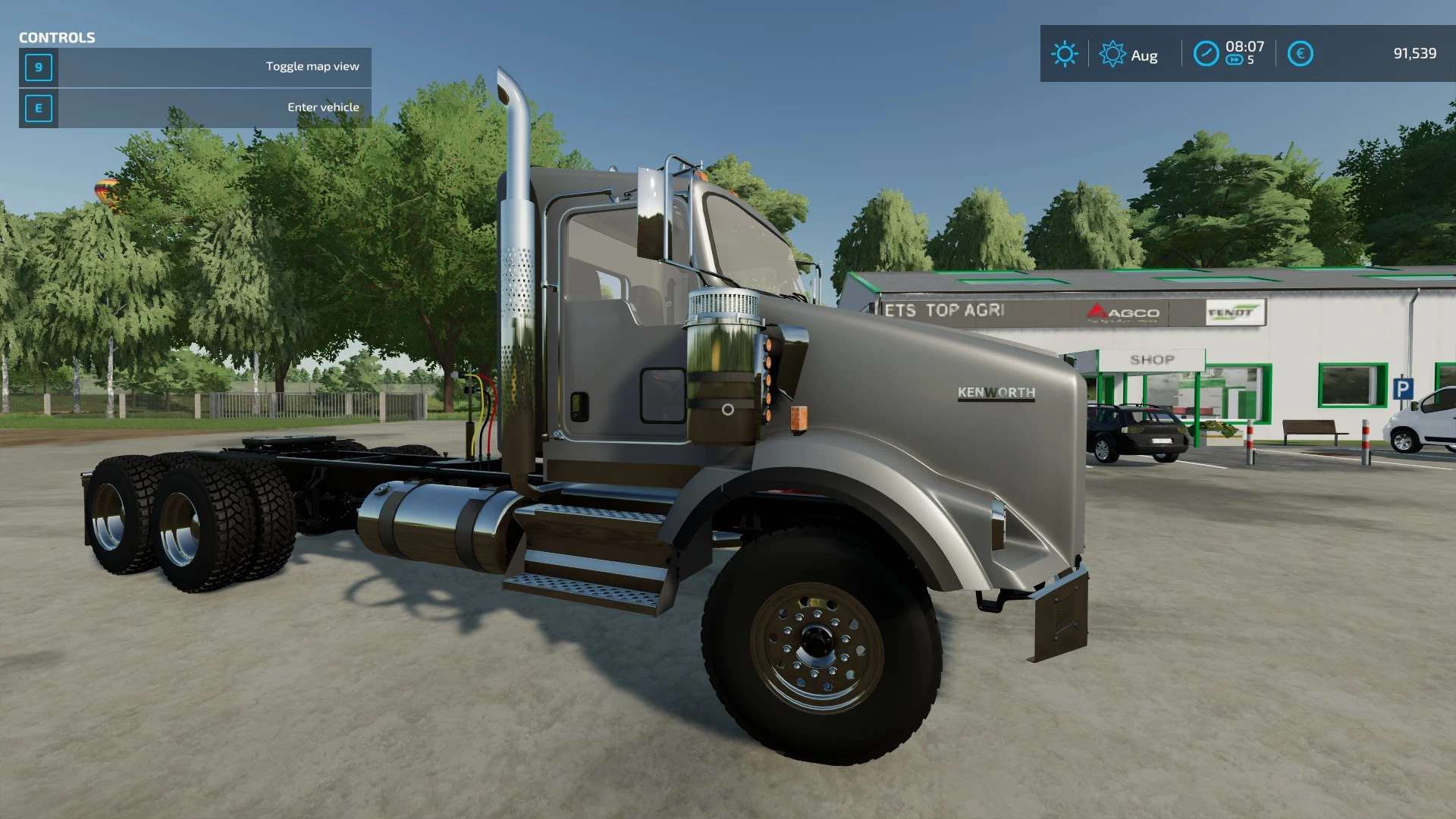Select the August season sun icon

[x=1112, y=54]
